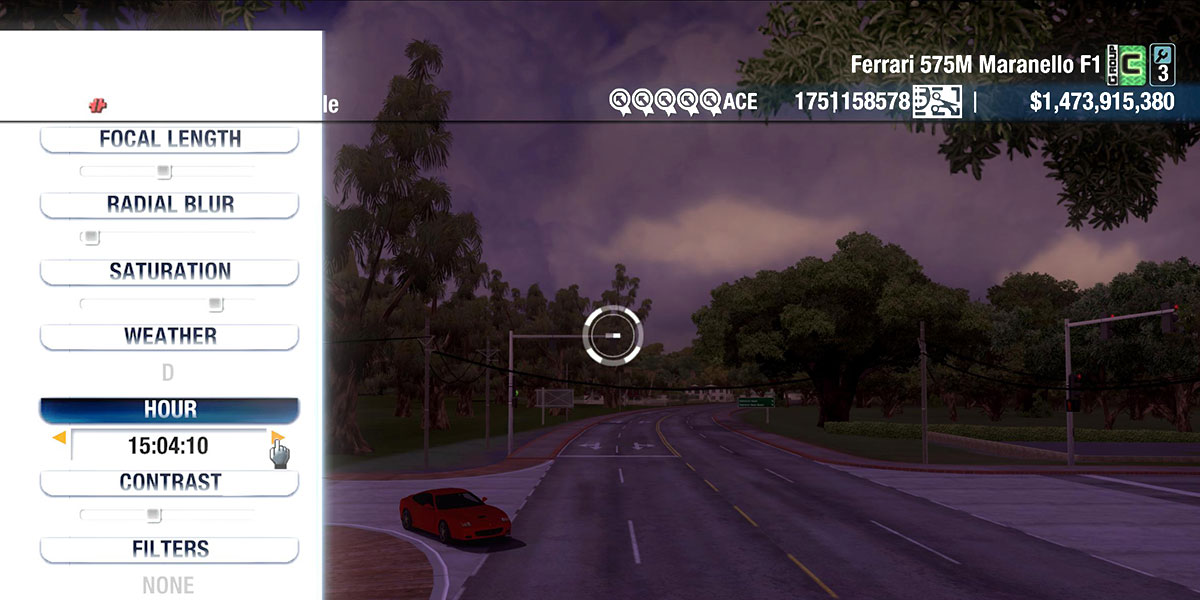Increase the hour with the right arrow
This screenshot has height=600, width=1200.
point(277,437)
